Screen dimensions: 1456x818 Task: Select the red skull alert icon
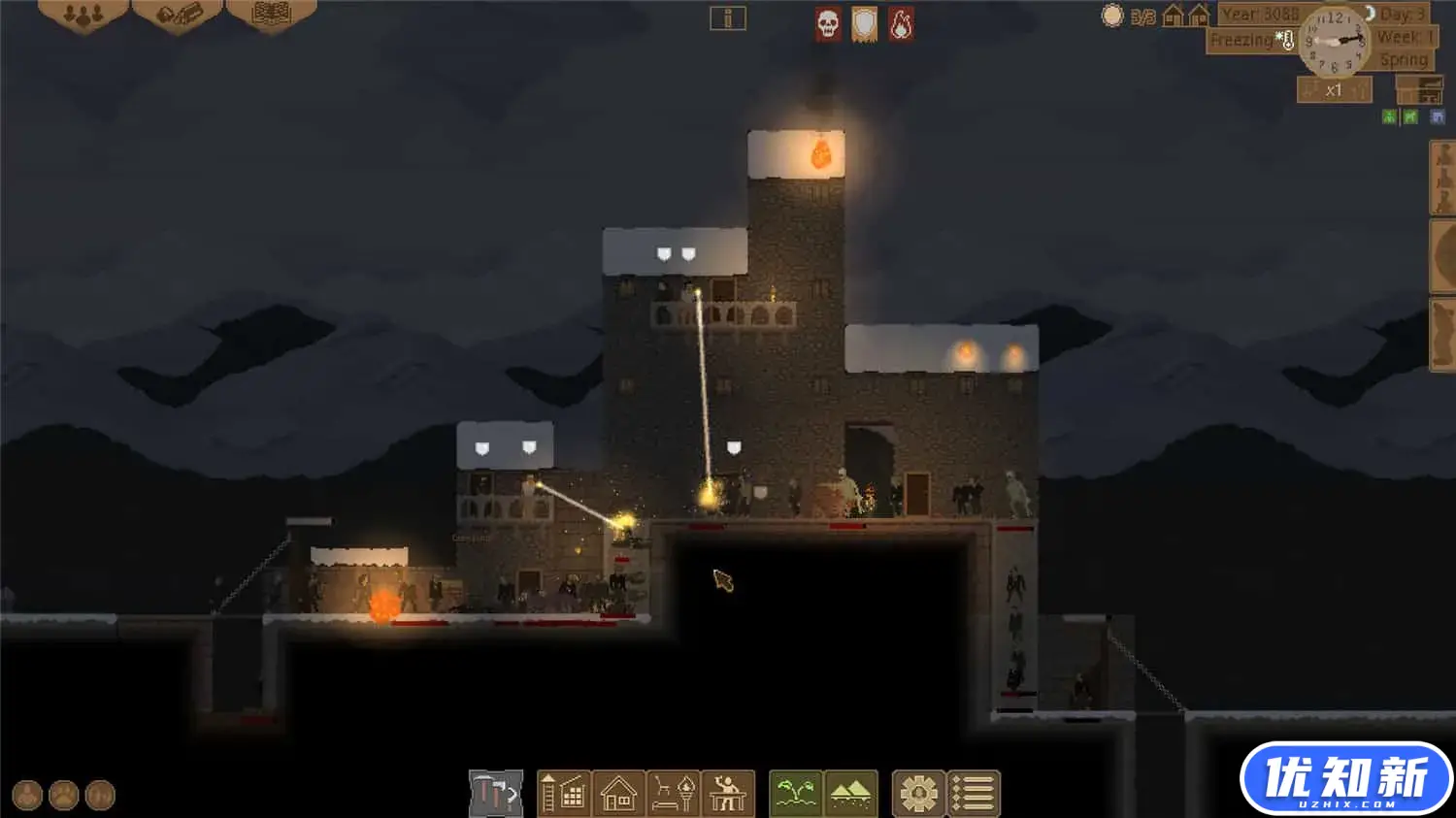tap(828, 24)
